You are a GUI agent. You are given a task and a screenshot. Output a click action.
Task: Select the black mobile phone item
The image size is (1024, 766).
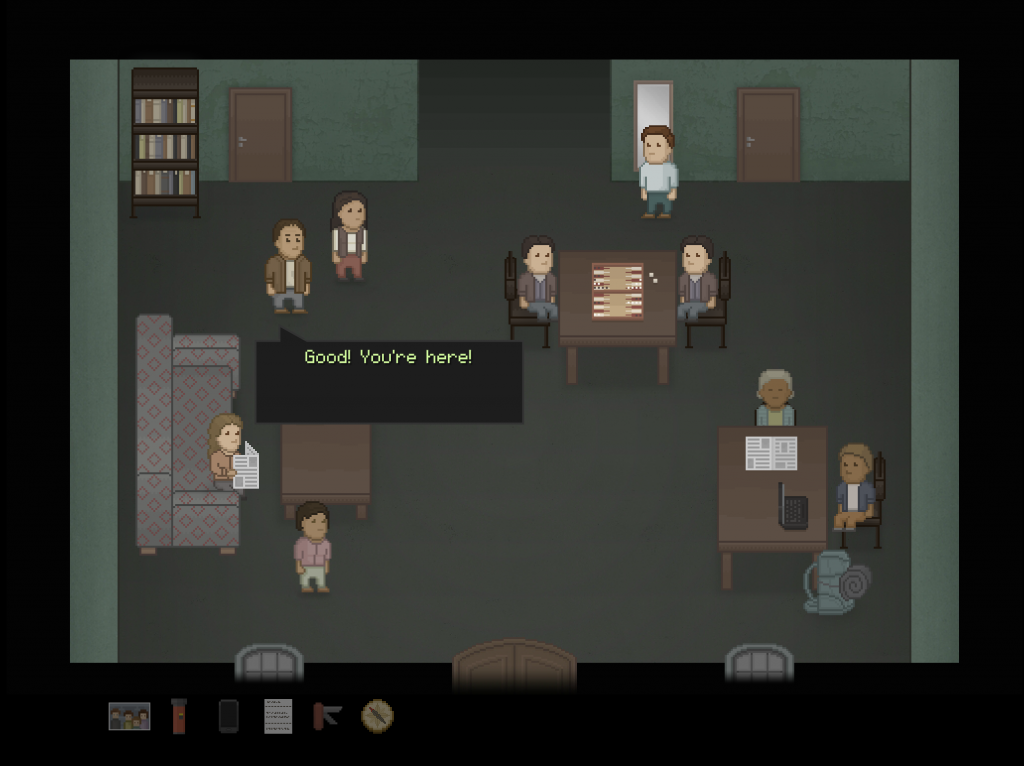228,716
